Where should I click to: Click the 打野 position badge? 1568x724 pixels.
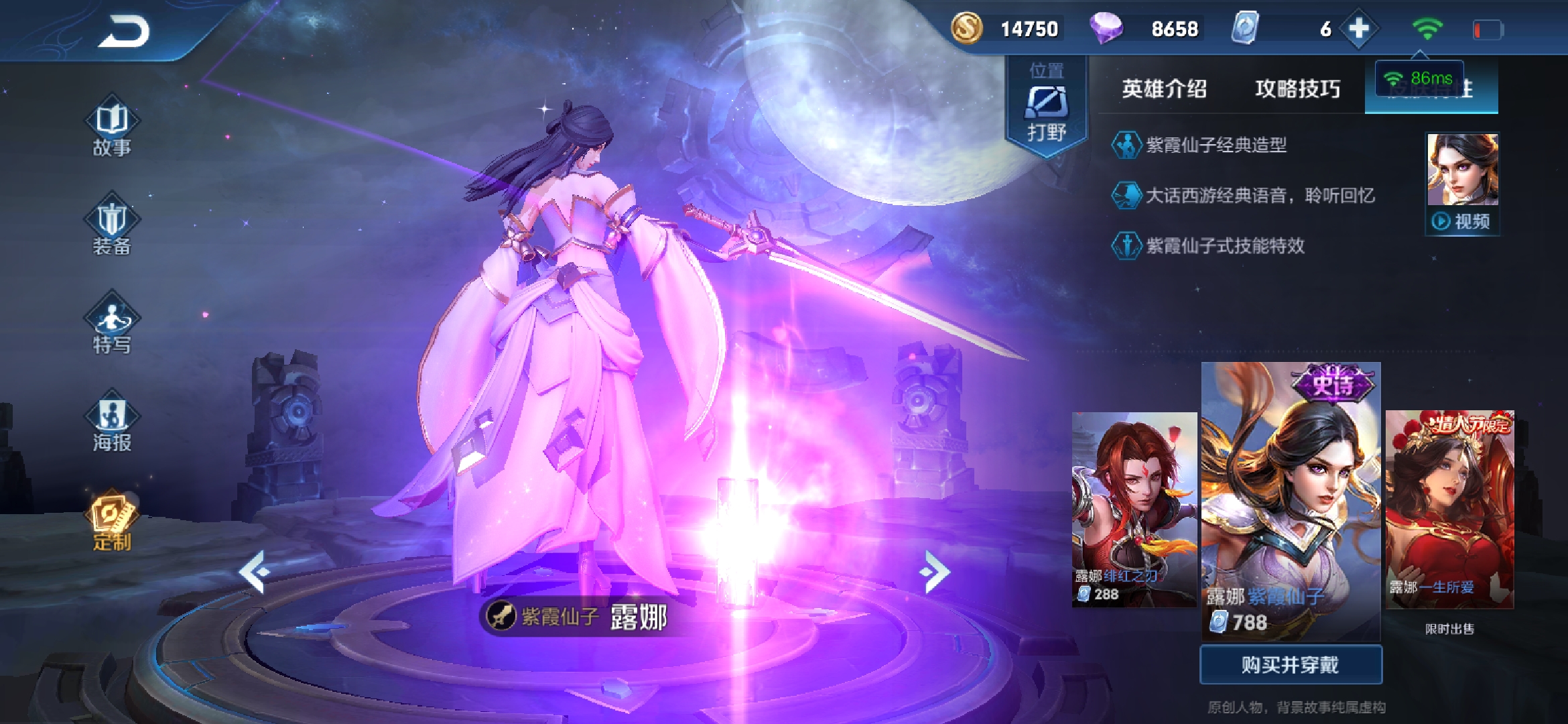click(x=1047, y=107)
